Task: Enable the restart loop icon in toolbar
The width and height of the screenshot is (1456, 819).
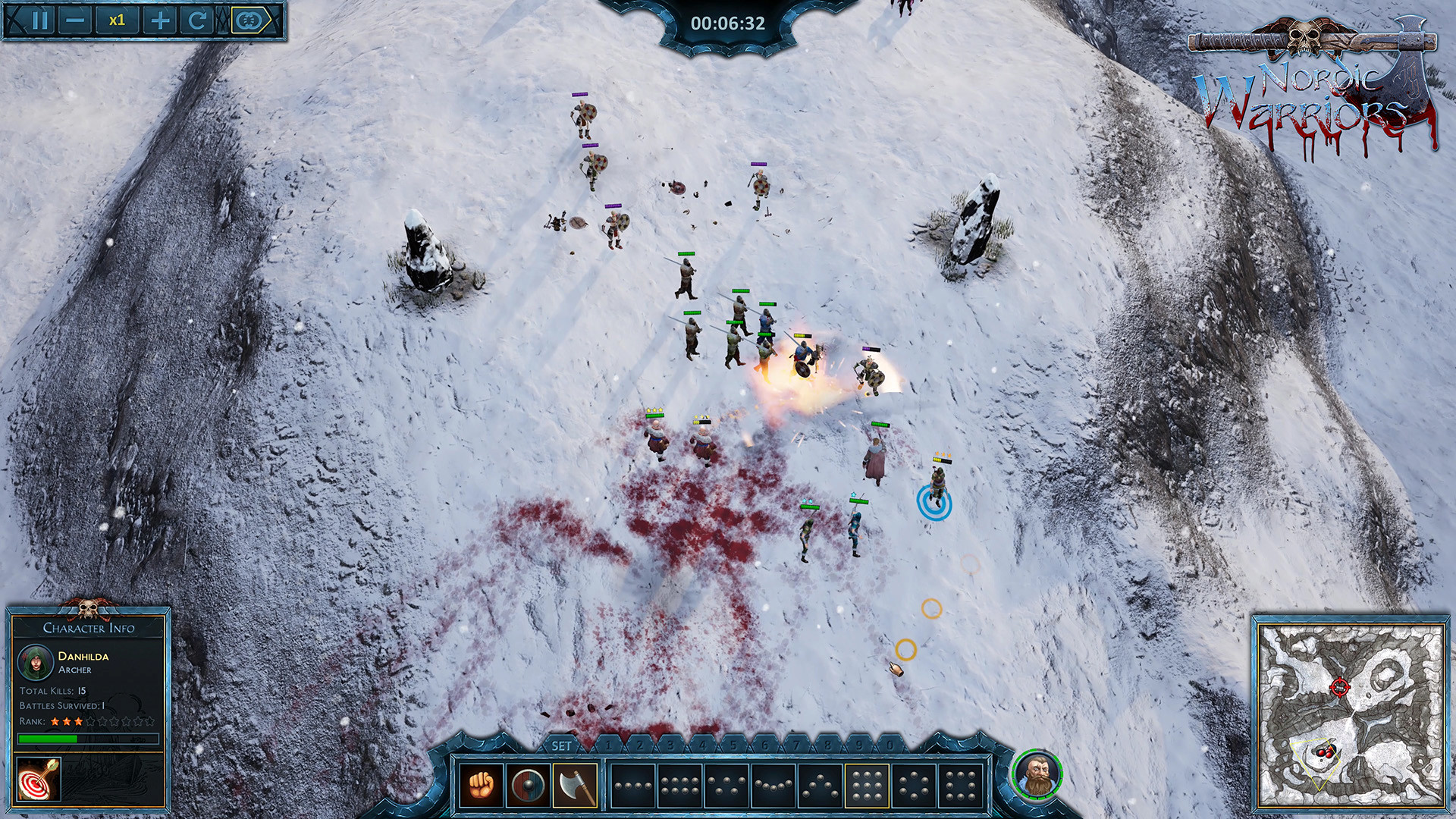Action: coord(199,20)
